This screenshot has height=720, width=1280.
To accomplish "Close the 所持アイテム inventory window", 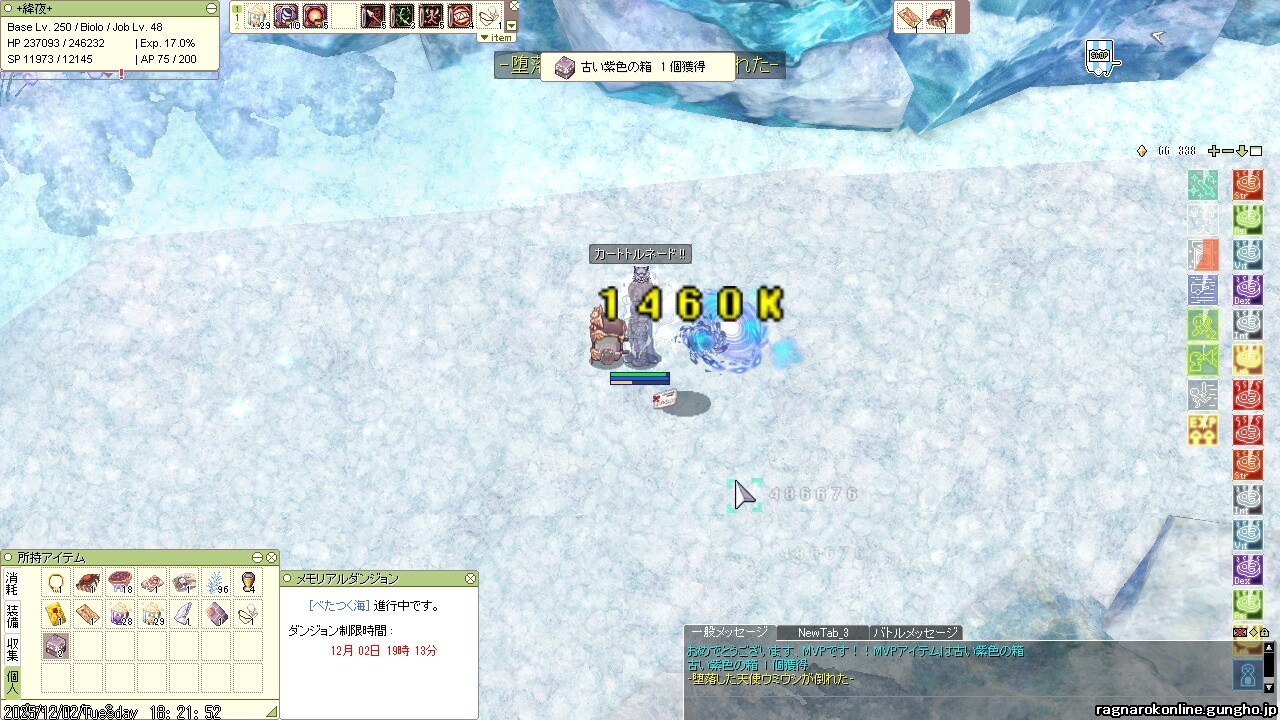I will click(271, 557).
